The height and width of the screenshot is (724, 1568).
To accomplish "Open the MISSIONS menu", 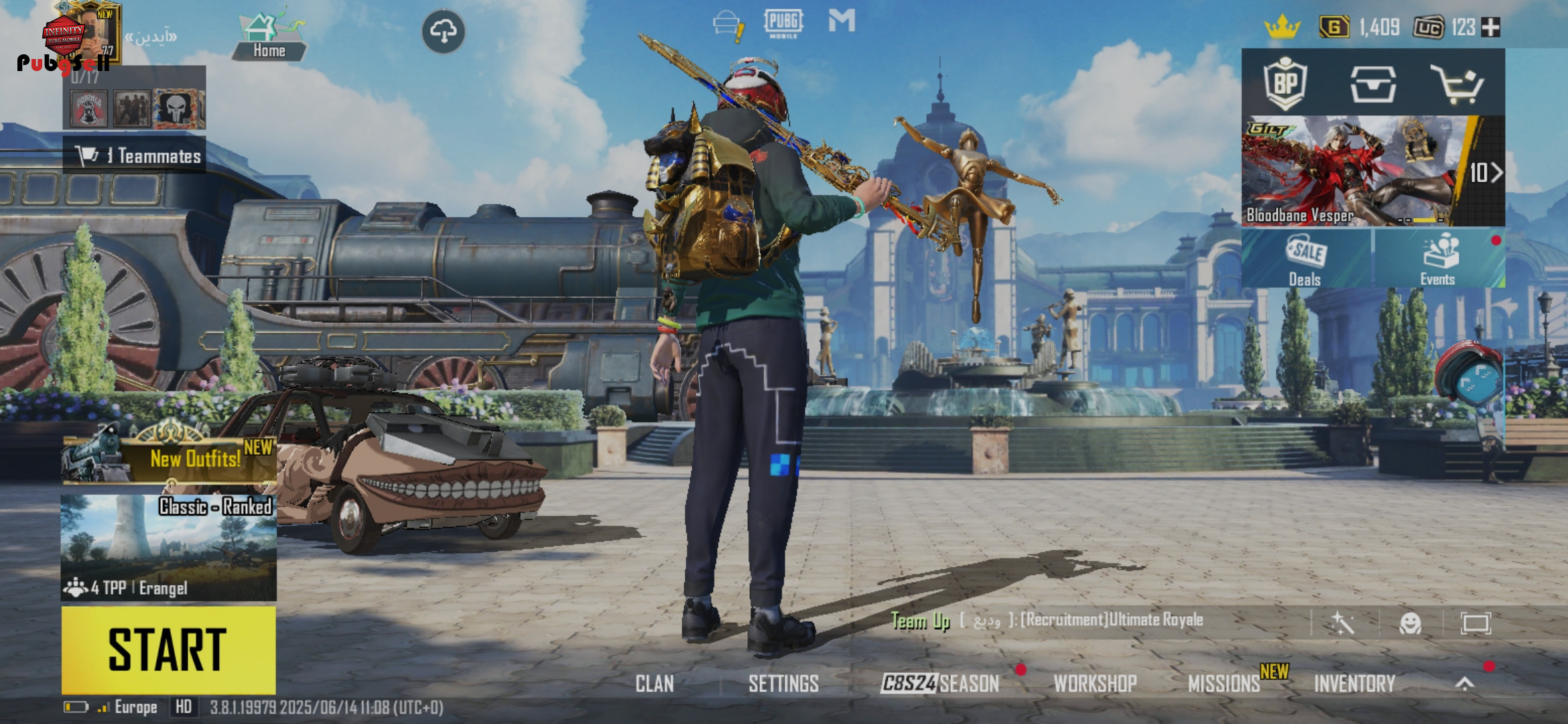I will [x=1224, y=684].
